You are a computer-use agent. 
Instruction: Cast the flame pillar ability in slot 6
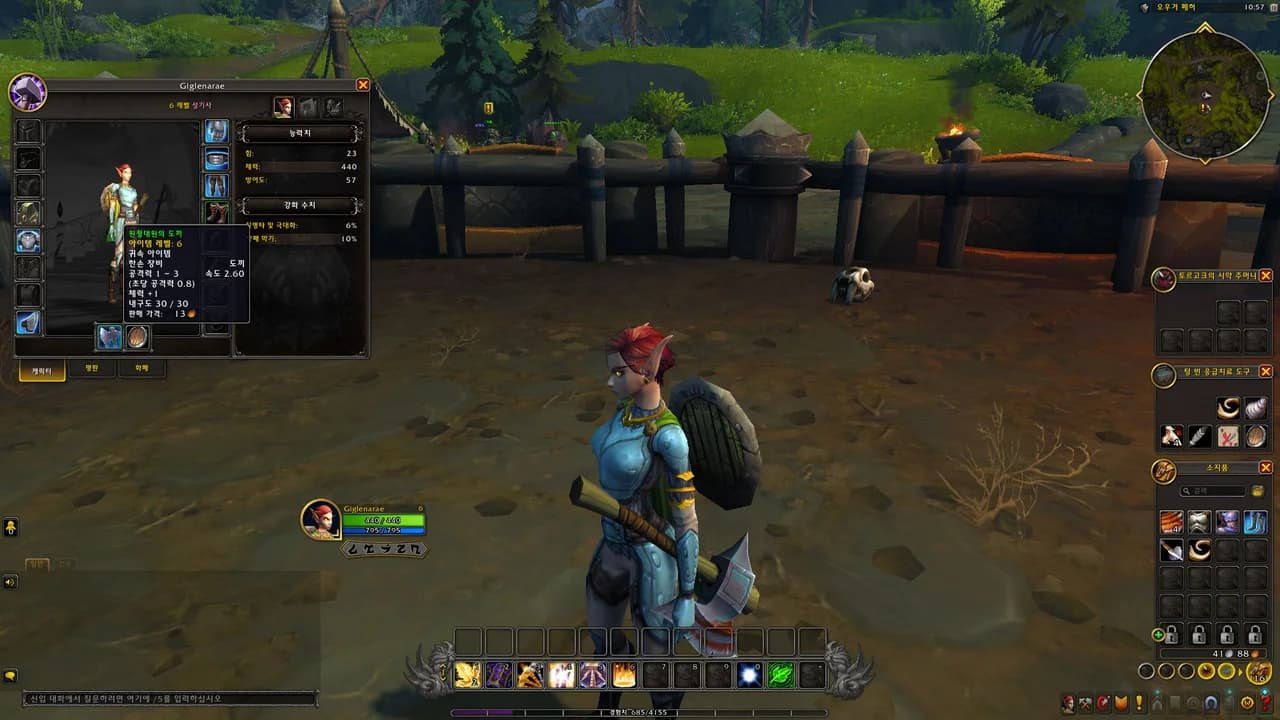[624, 676]
